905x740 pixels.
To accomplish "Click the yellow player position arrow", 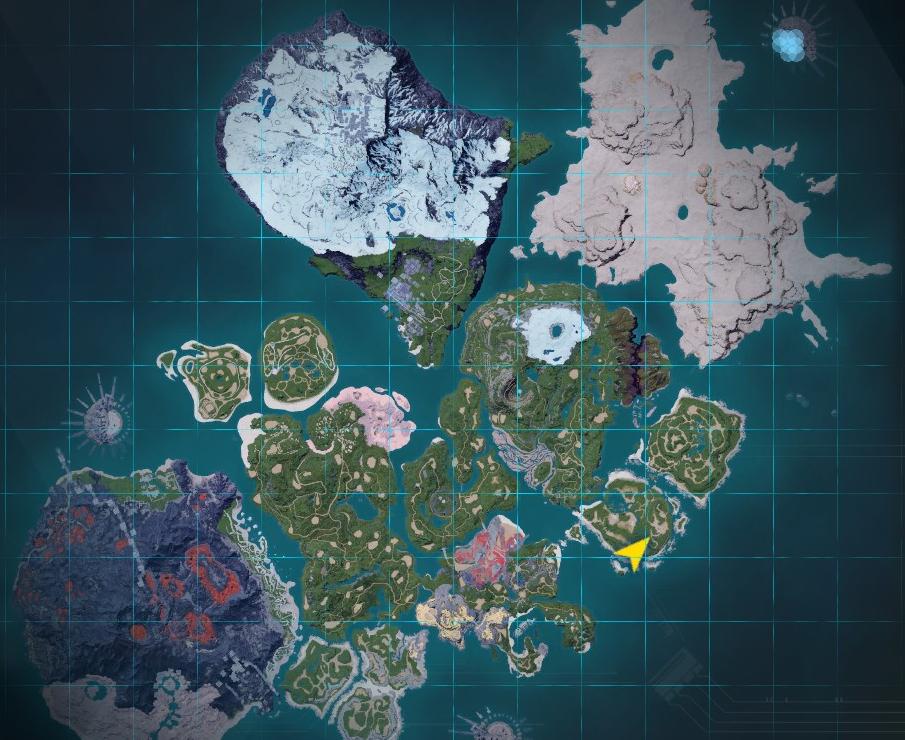I will 634,551.
